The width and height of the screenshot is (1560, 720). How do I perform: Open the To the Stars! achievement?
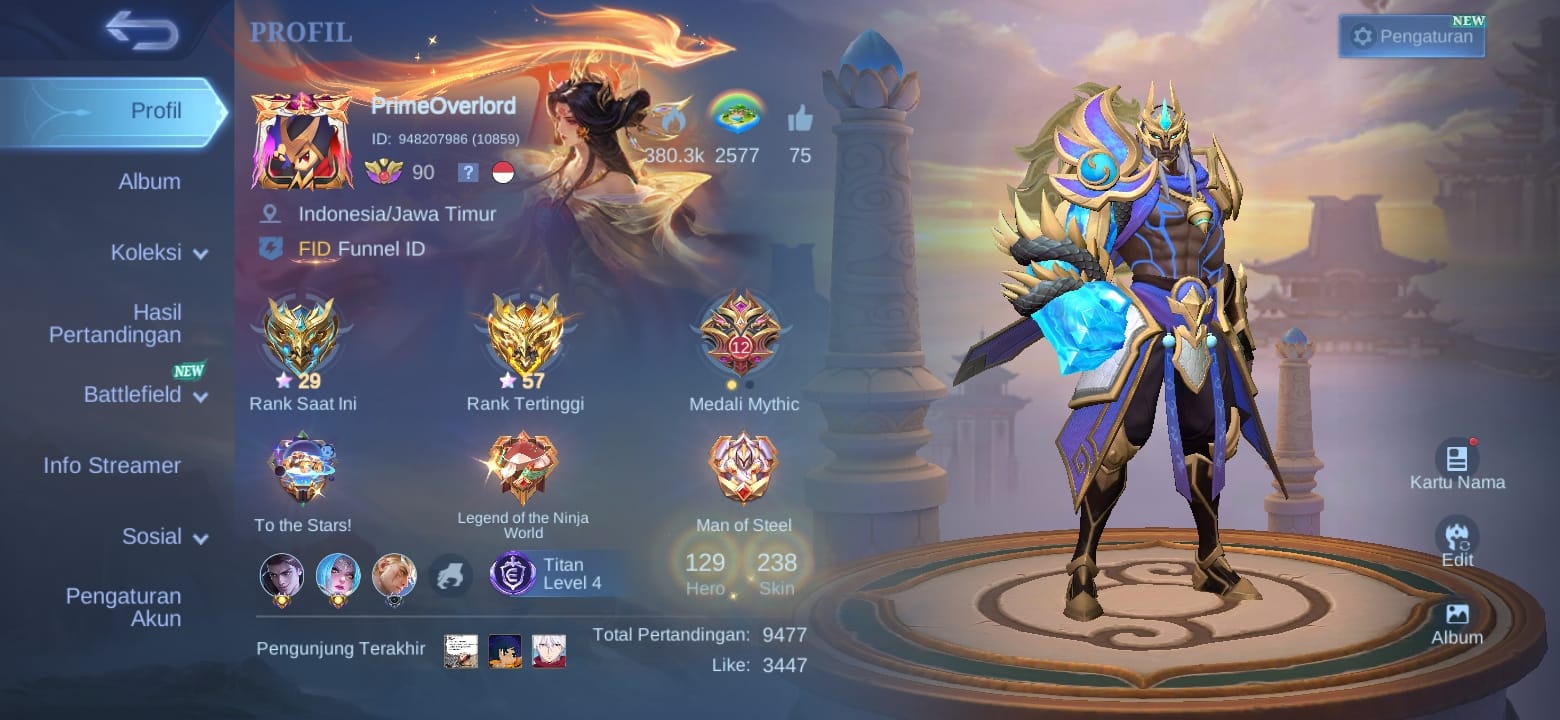click(302, 472)
